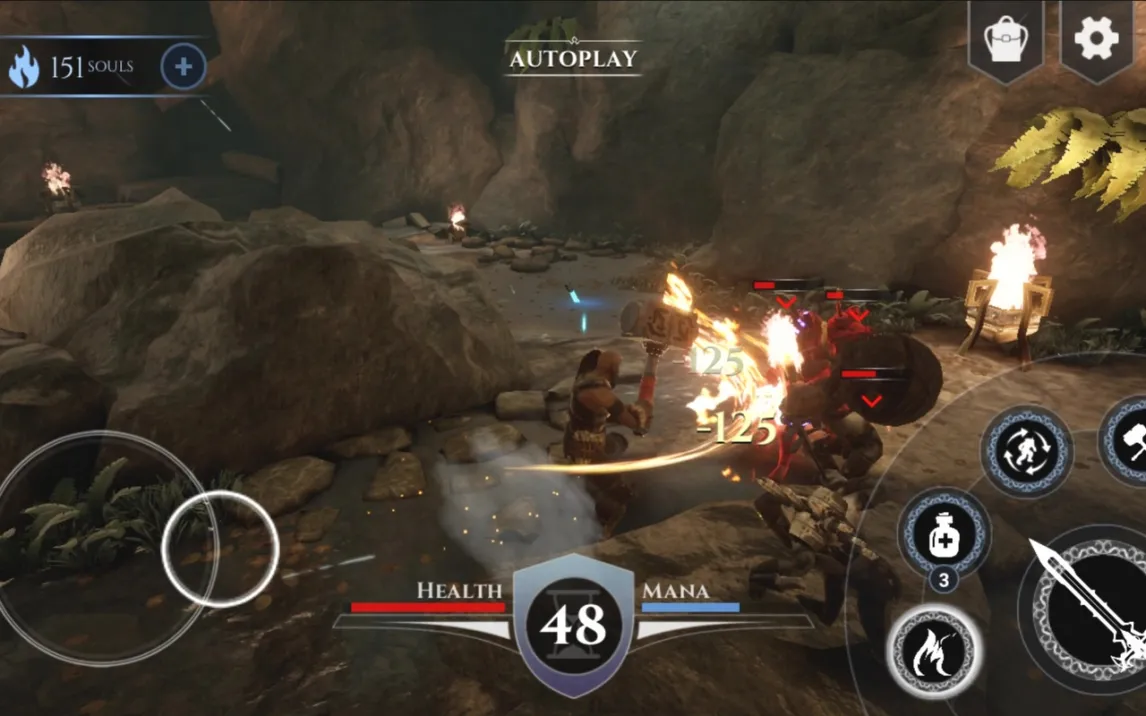Open the backpack inventory

[x=1006, y=39]
